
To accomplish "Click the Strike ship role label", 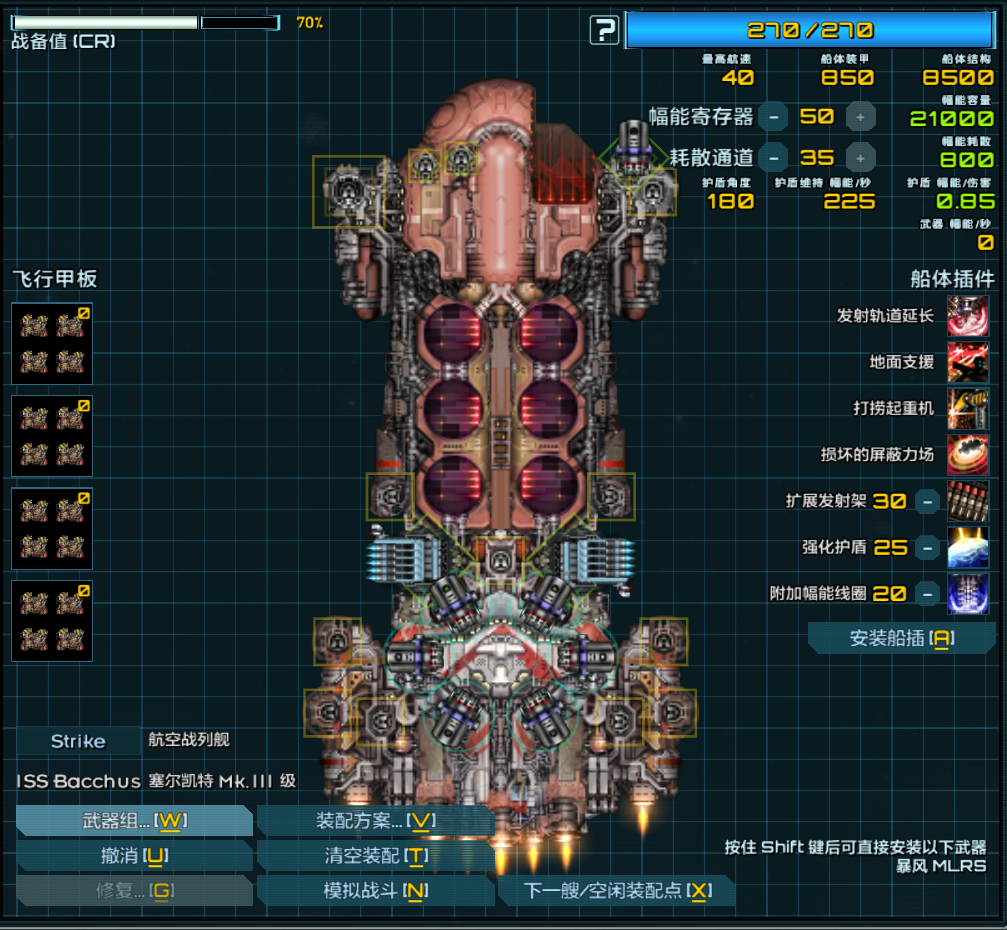I will pyautogui.click(x=78, y=741).
